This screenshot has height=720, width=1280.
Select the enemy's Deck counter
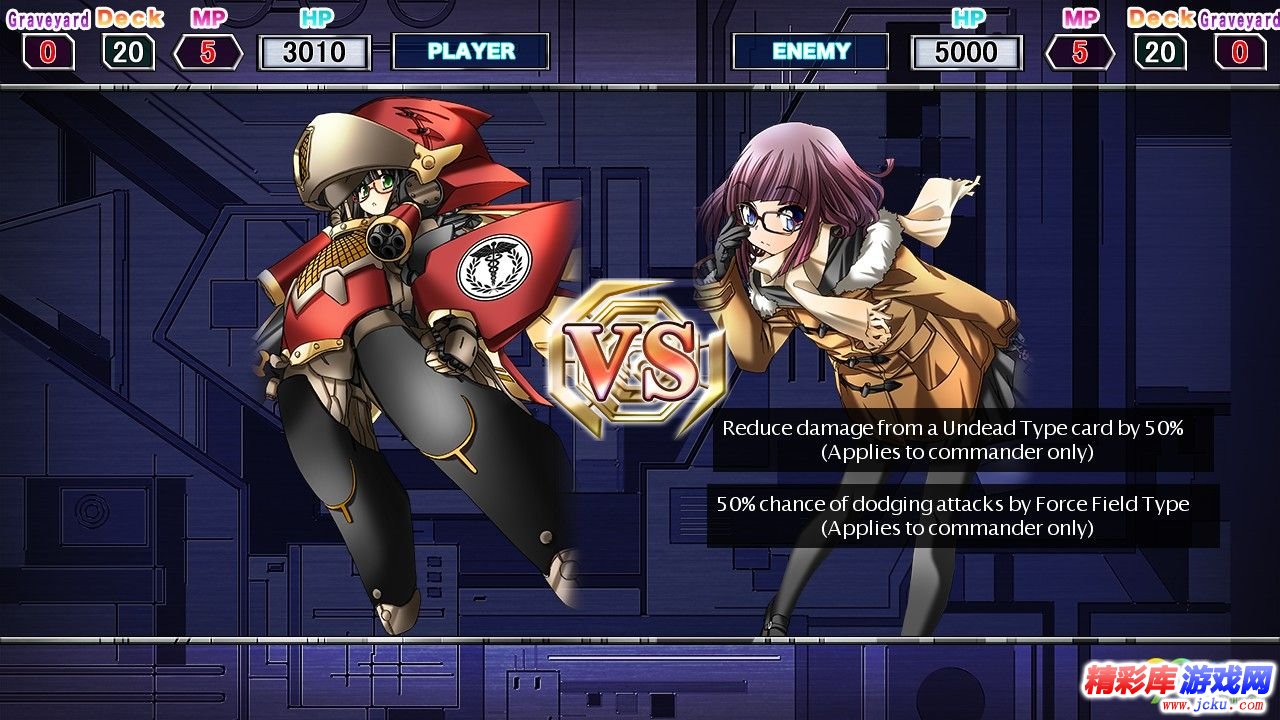tap(1160, 51)
